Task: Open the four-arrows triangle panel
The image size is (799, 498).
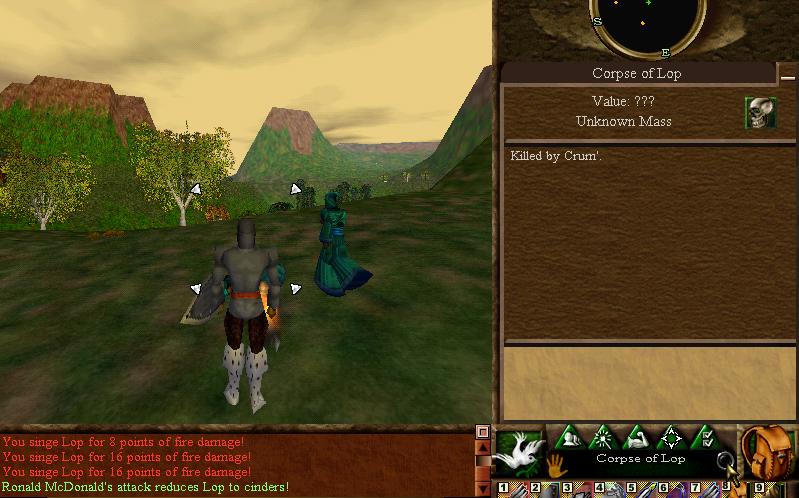Action: [672, 438]
